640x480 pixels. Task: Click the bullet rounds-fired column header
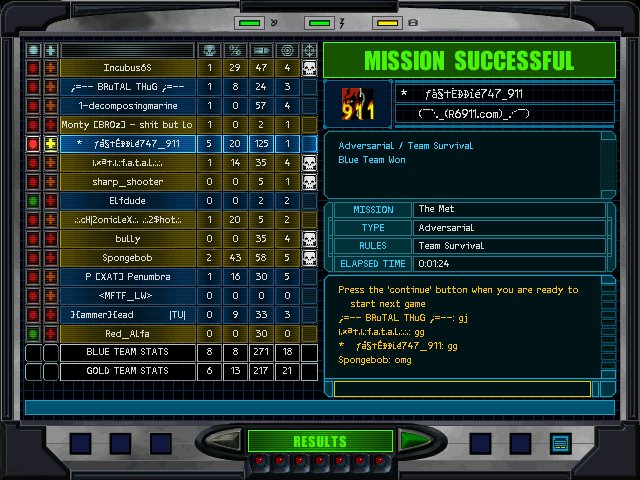click(x=261, y=49)
